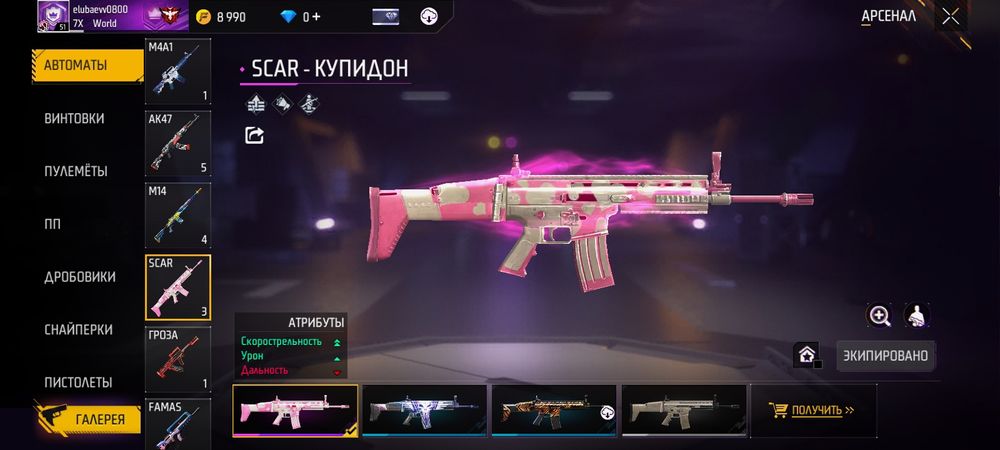This screenshot has height=450, width=1000.
Task: Open the Снайперки category
Action: pos(78,330)
